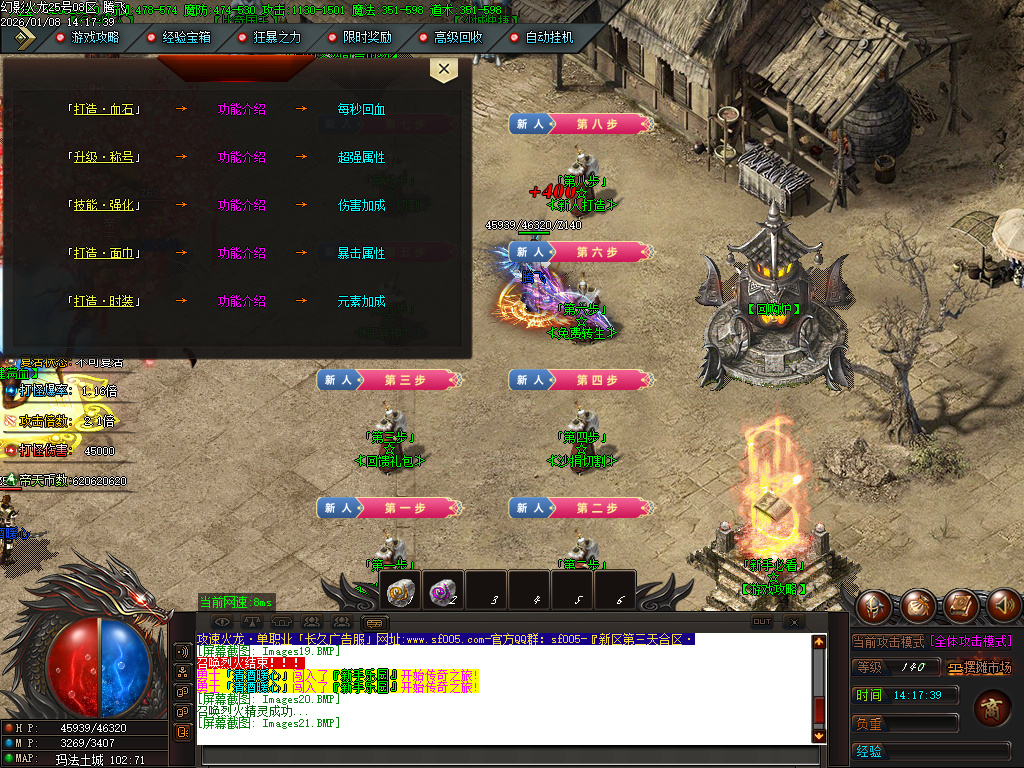Image resolution: width=1024 pixels, height=768 pixels.
Task: Click the OUT button above chat
Action: tap(762, 622)
